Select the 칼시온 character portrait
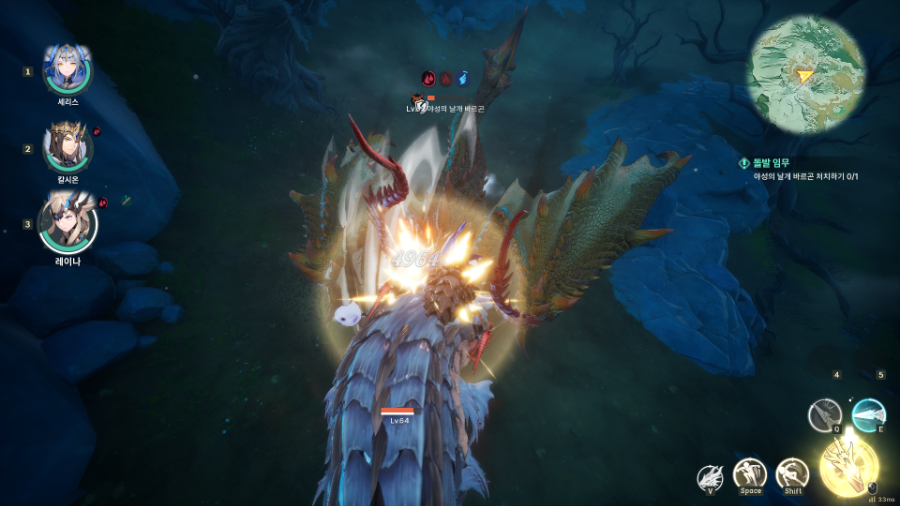The height and width of the screenshot is (506, 900). point(68,147)
